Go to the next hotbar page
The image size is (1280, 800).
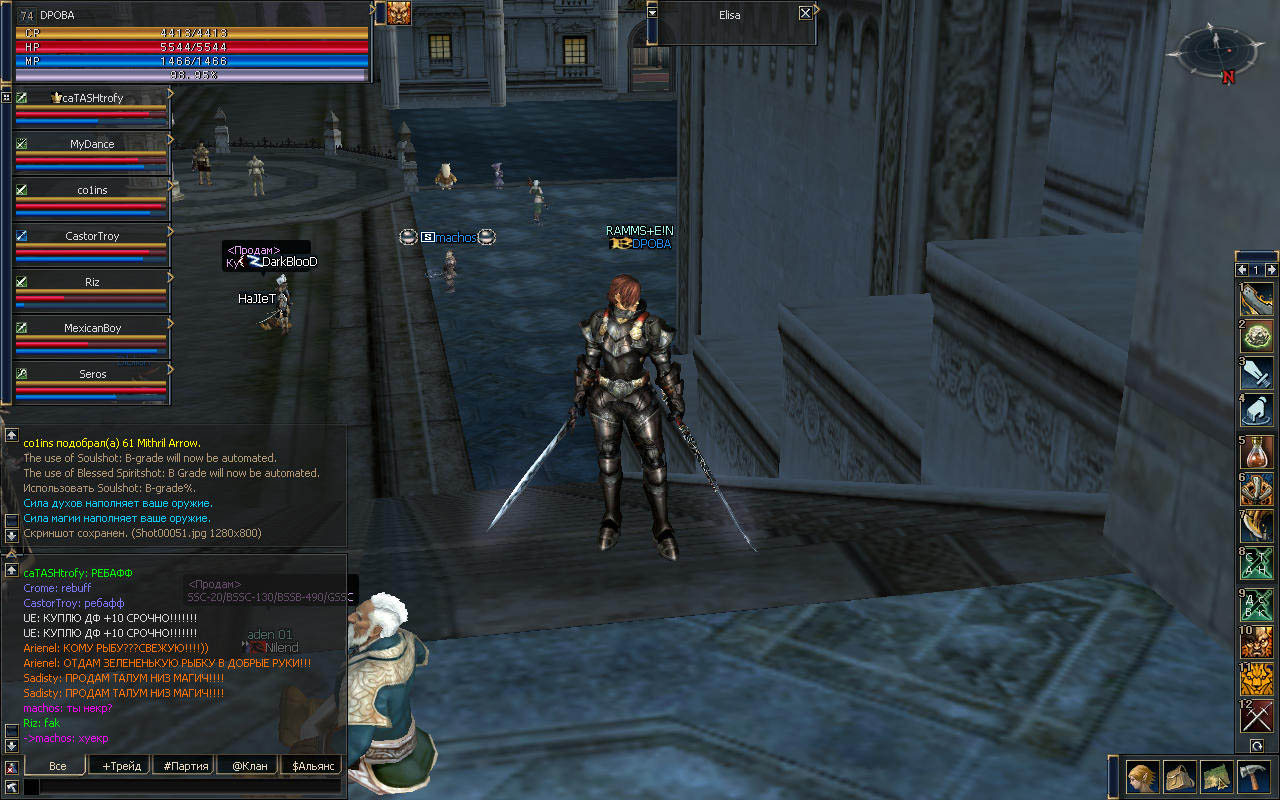click(1271, 270)
